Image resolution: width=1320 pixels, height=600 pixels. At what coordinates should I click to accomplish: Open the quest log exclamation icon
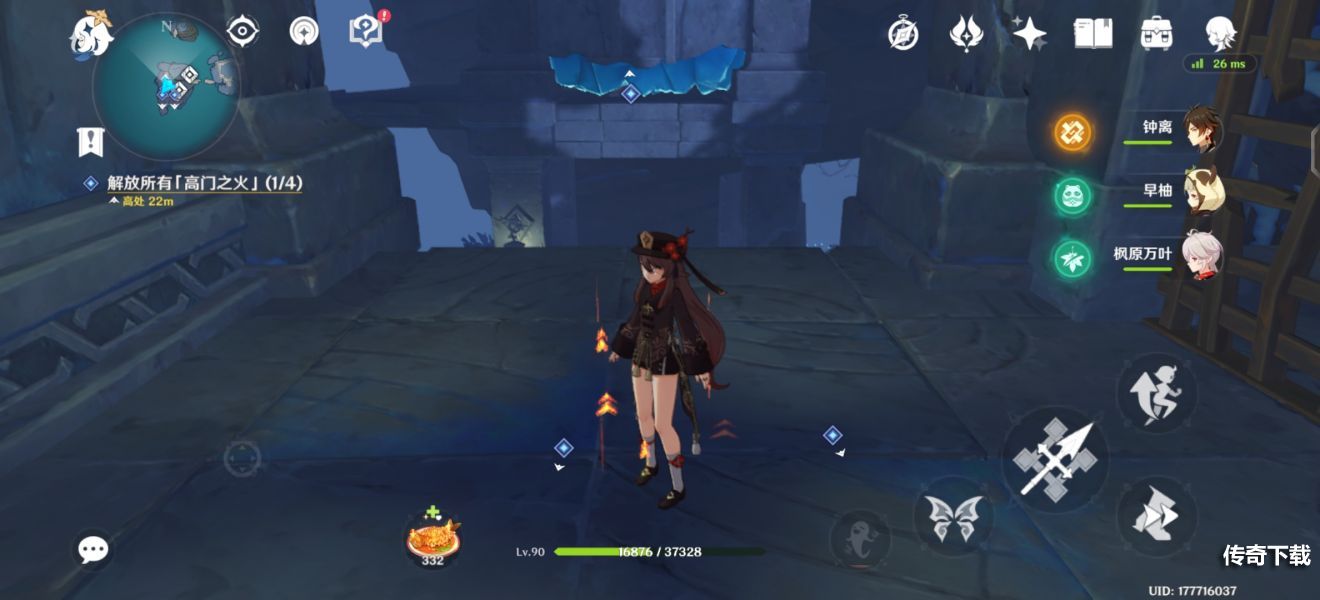coord(91,142)
